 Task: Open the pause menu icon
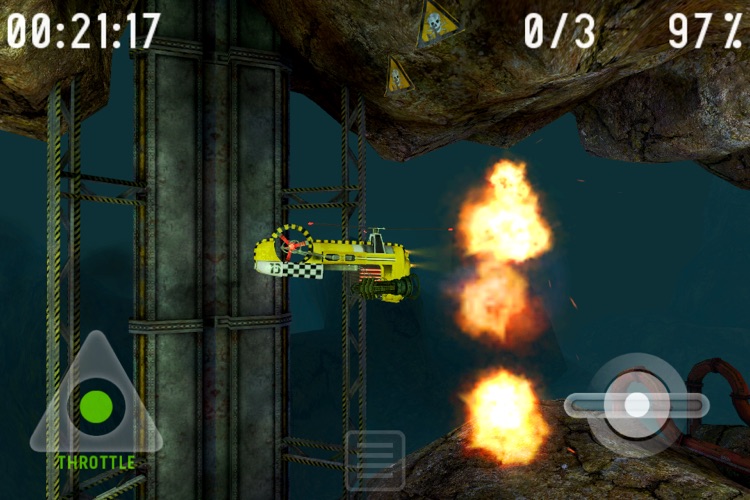pyautogui.click(x=375, y=460)
